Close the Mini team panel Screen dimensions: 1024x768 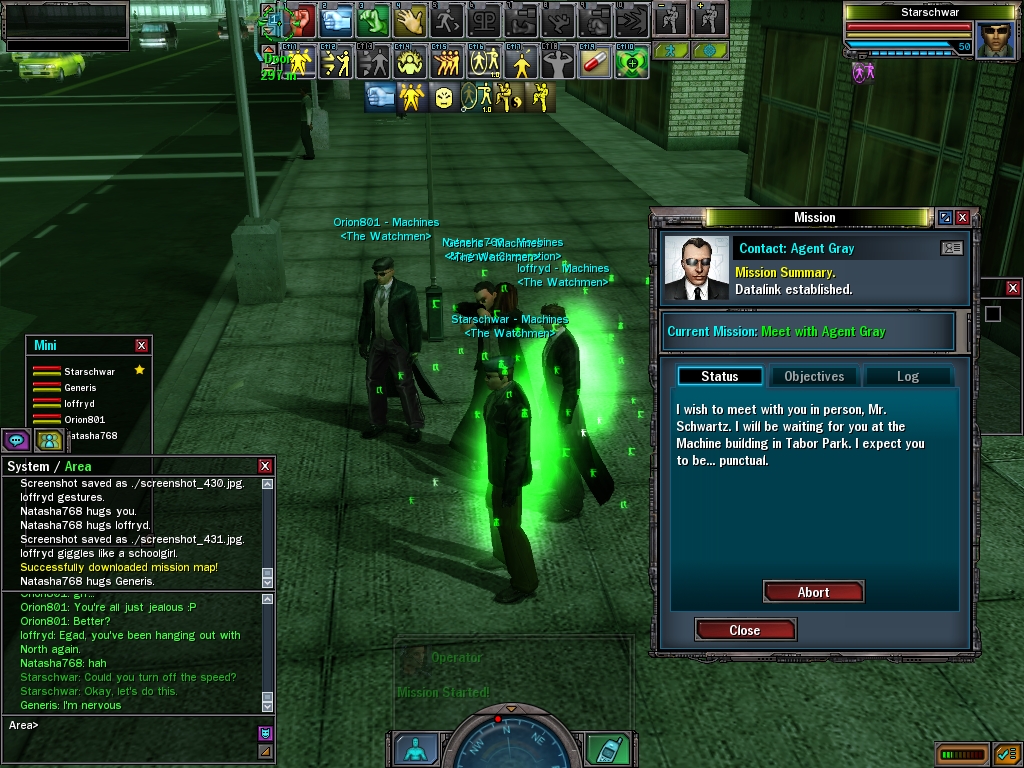click(x=142, y=345)
